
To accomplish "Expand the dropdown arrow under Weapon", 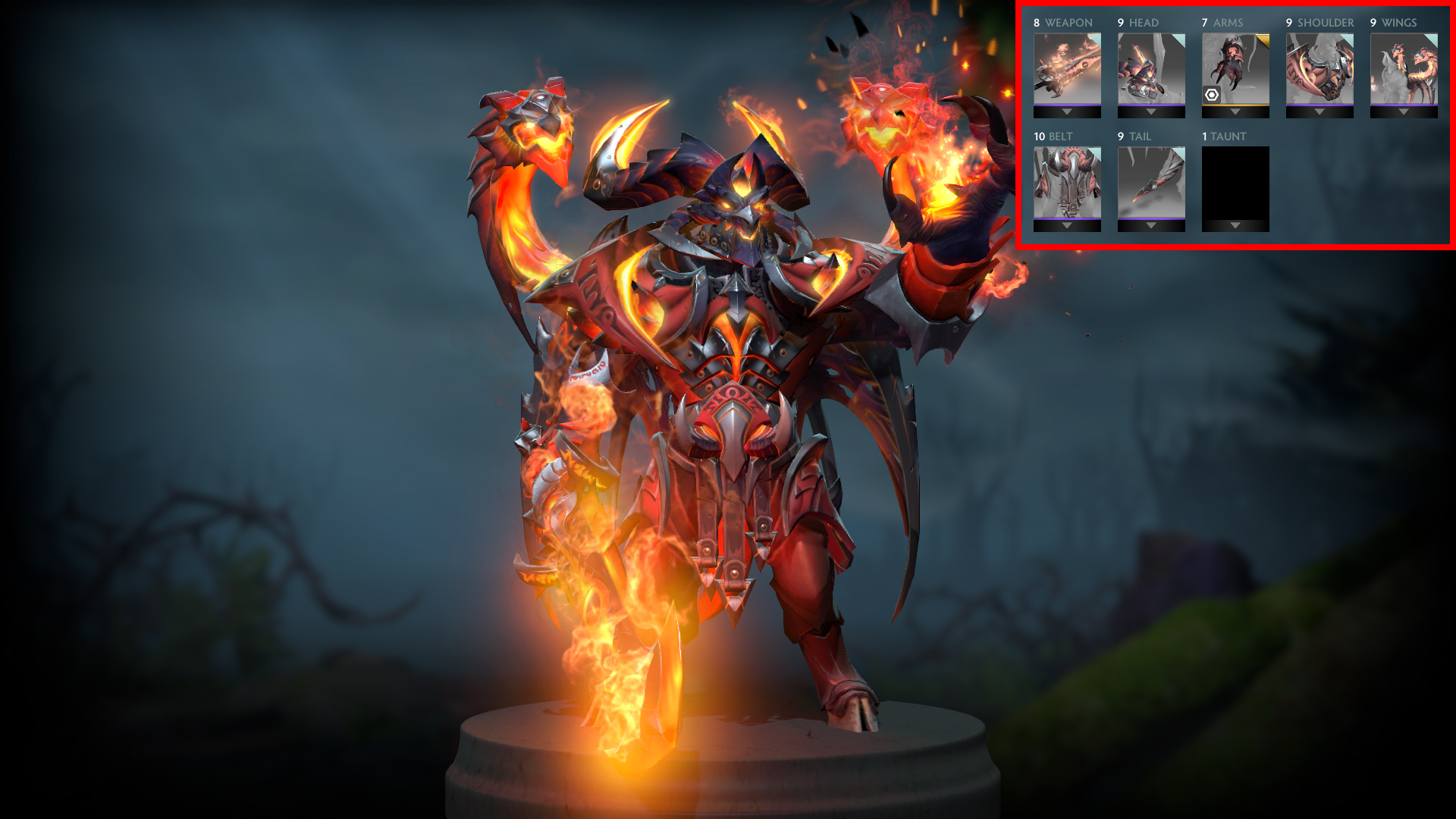I will pyautogui.click(x=1067, y=112).
